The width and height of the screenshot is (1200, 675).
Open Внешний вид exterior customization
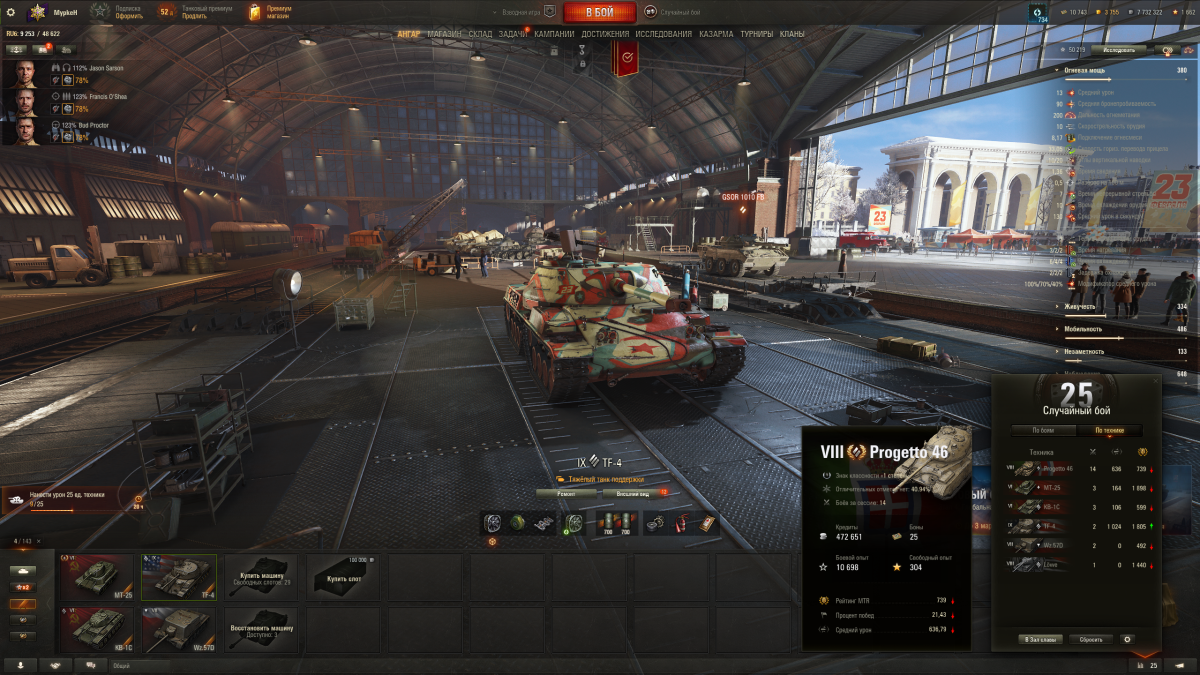[x=634, y=493]
